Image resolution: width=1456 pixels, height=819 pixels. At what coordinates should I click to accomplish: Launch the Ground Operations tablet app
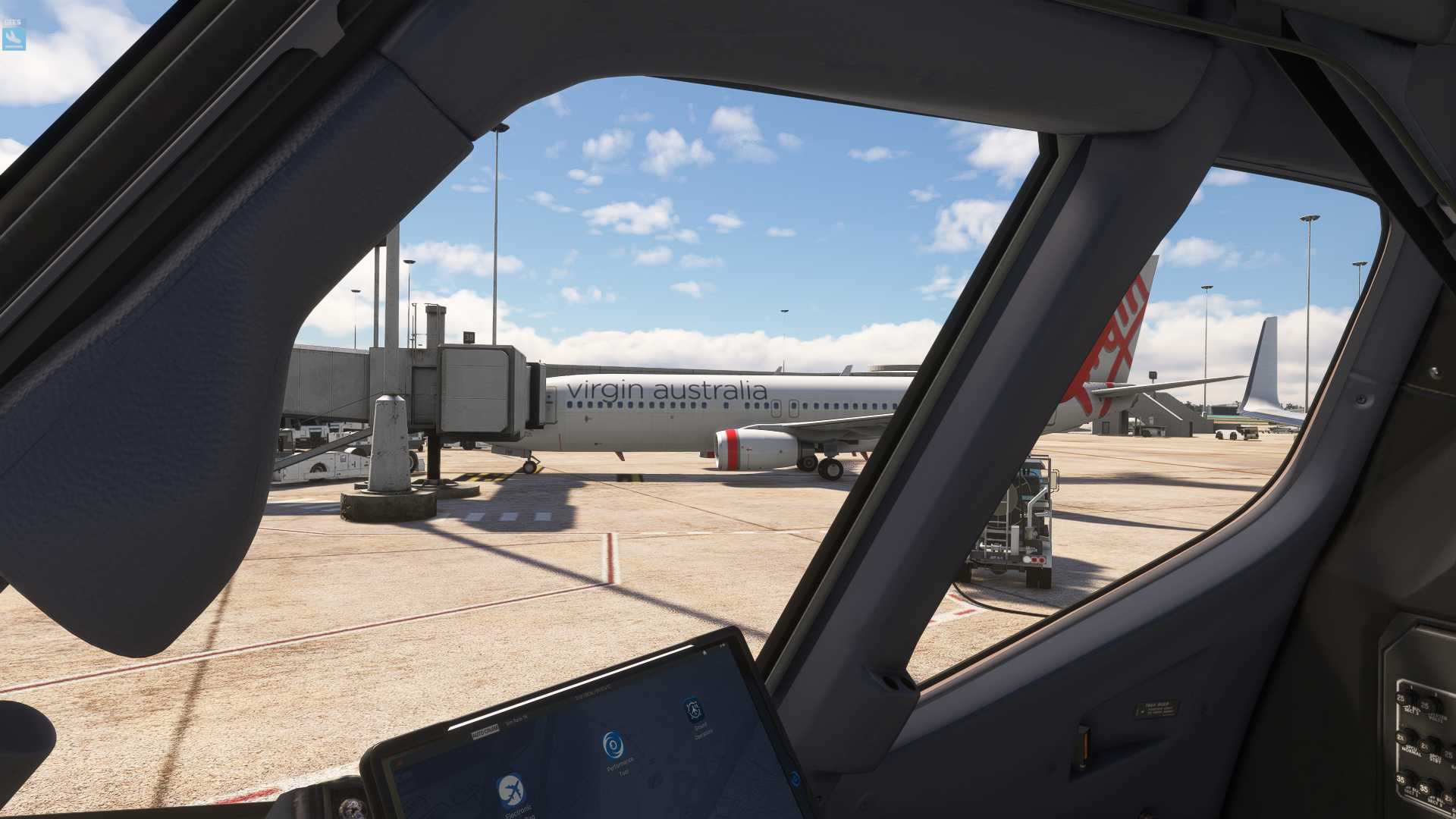693,711
